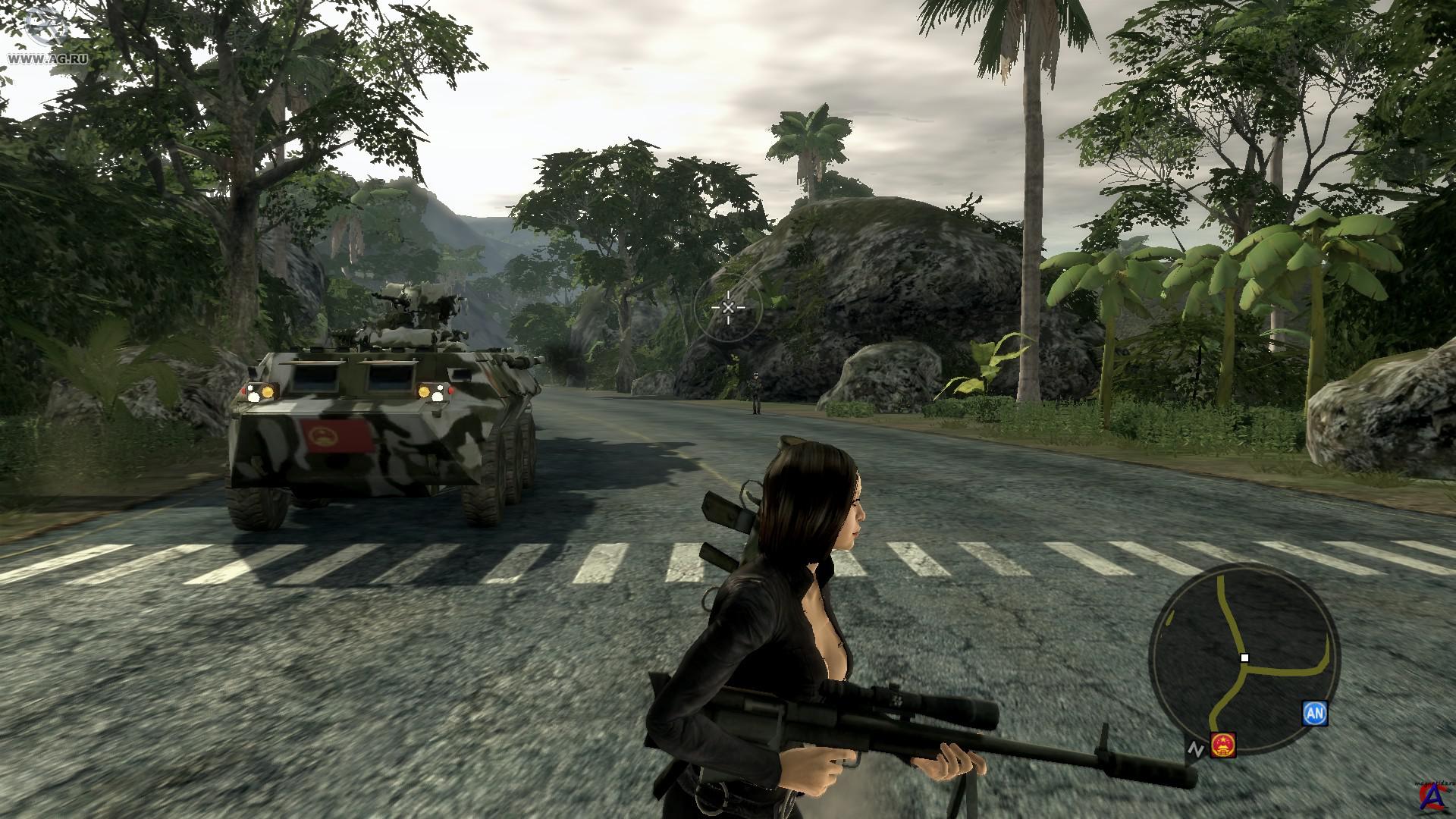Select the blue AN faction marker
The width and height of the screenshot is (1456, 819).
1315,714
